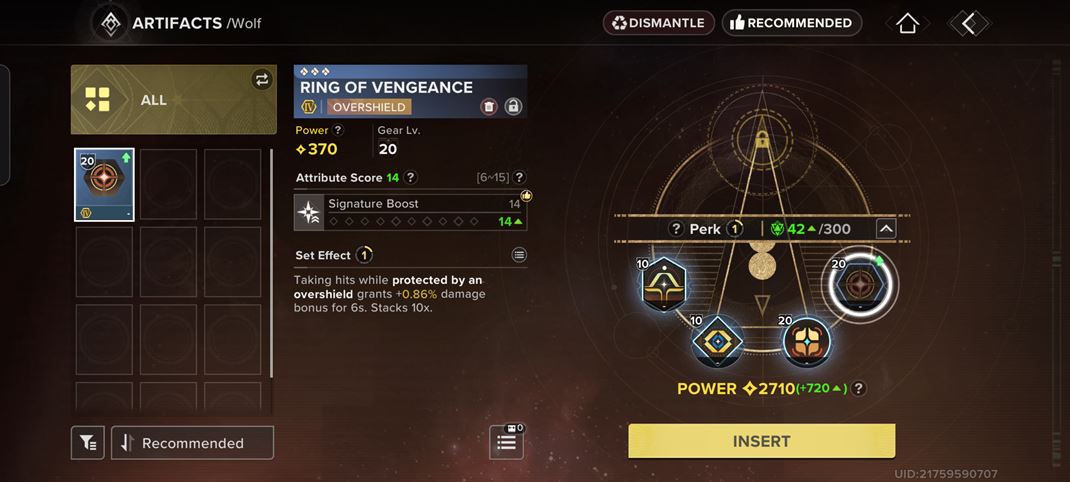This screenshot has height=482, width=1070.
Task: Show total Power help tooltip
Action: click(x=858, y=389)
